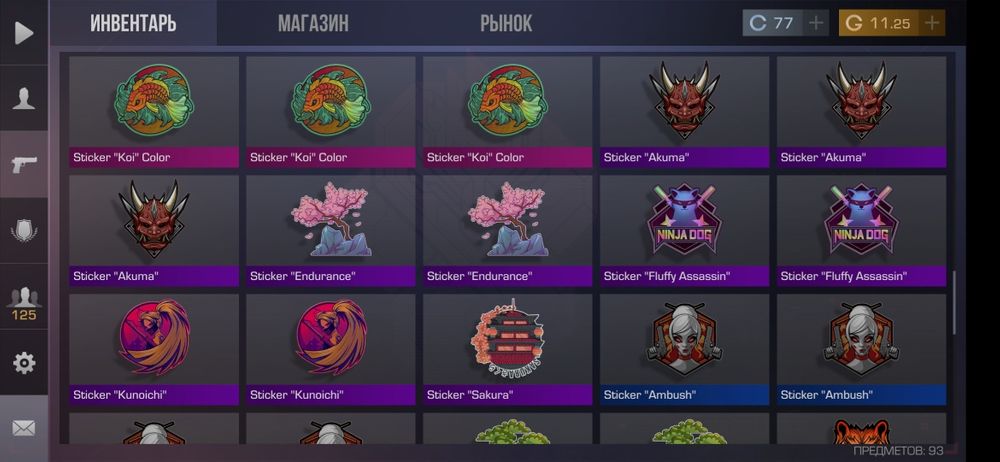The height and width of the screenshot is (462, 1000).
Task: Select the Sticker "Sakura" item
Action: click(x=507, y=348)
